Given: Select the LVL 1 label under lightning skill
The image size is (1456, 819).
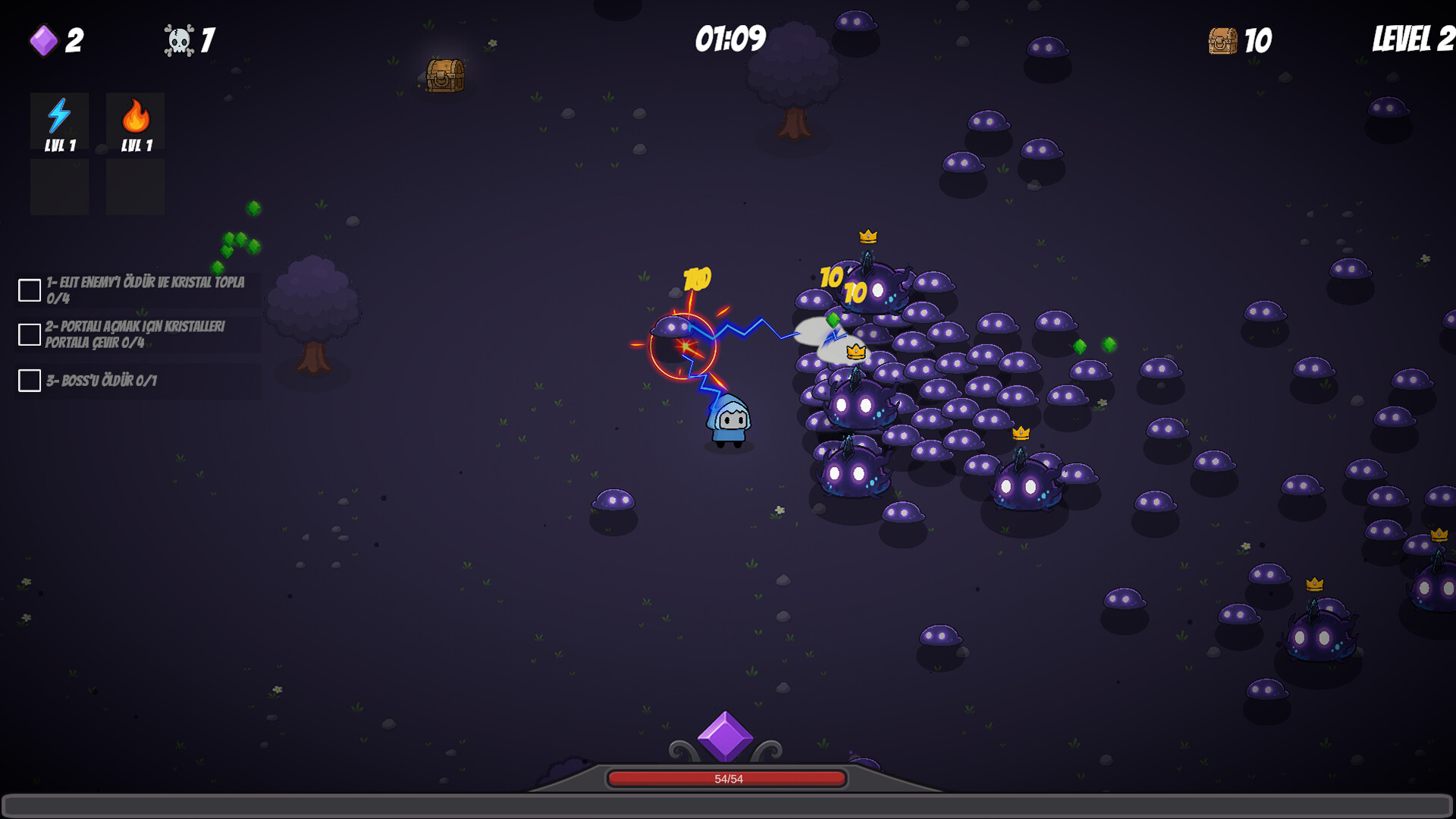Looking at the screenshot, I should point(59,146).
